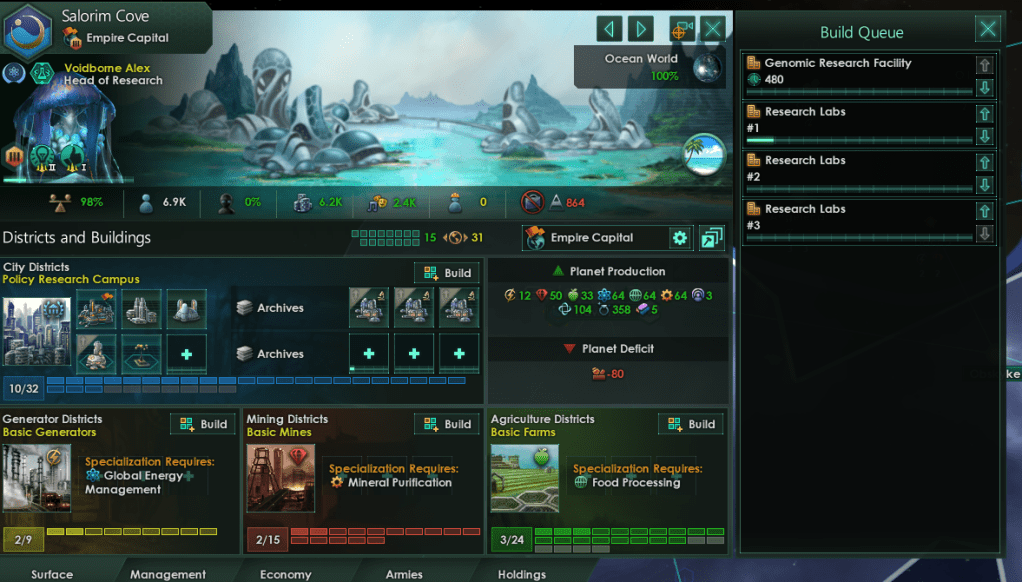Viewport: 1022px width, 582px height.
Task: Show the Holdings tab
Action: 522,574
